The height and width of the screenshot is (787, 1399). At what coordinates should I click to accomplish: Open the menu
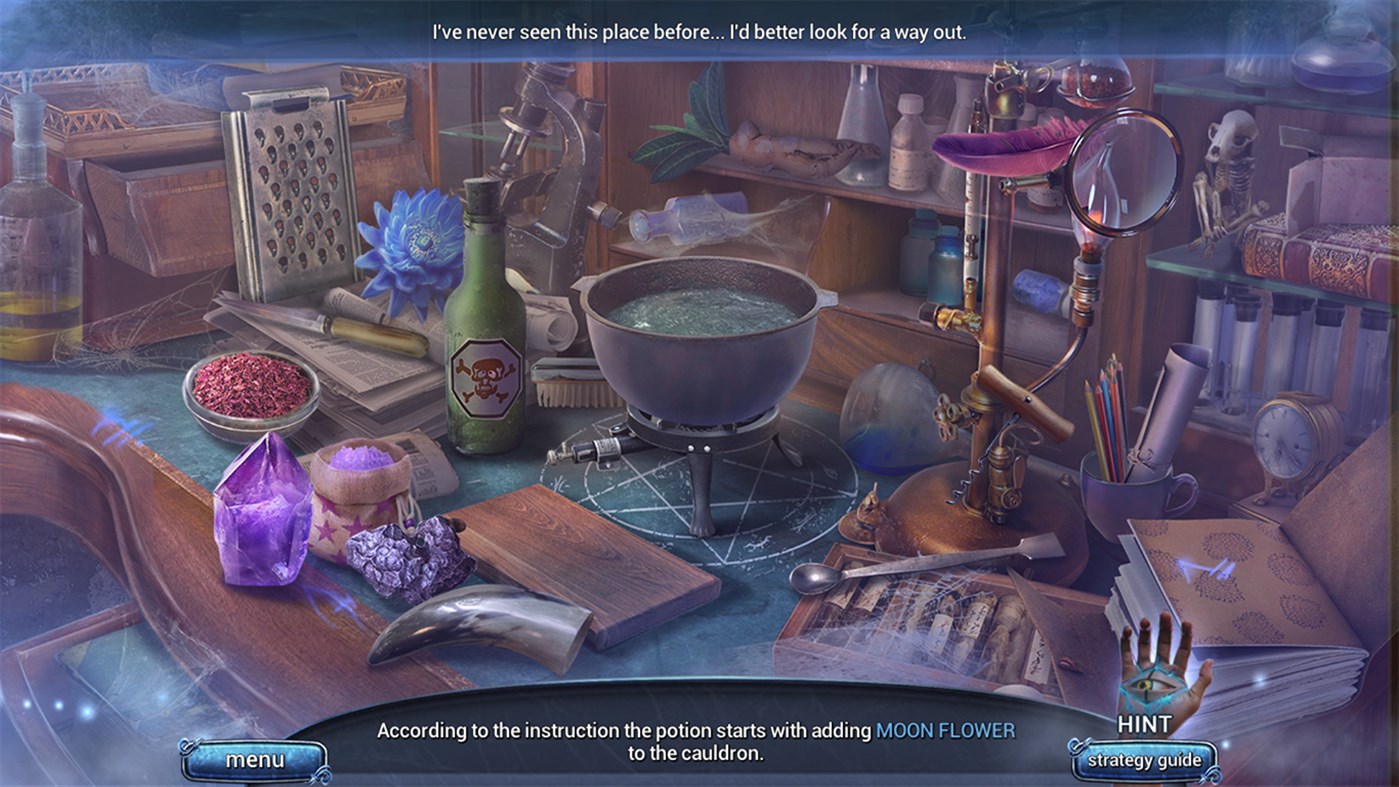(x=253, y=759)
